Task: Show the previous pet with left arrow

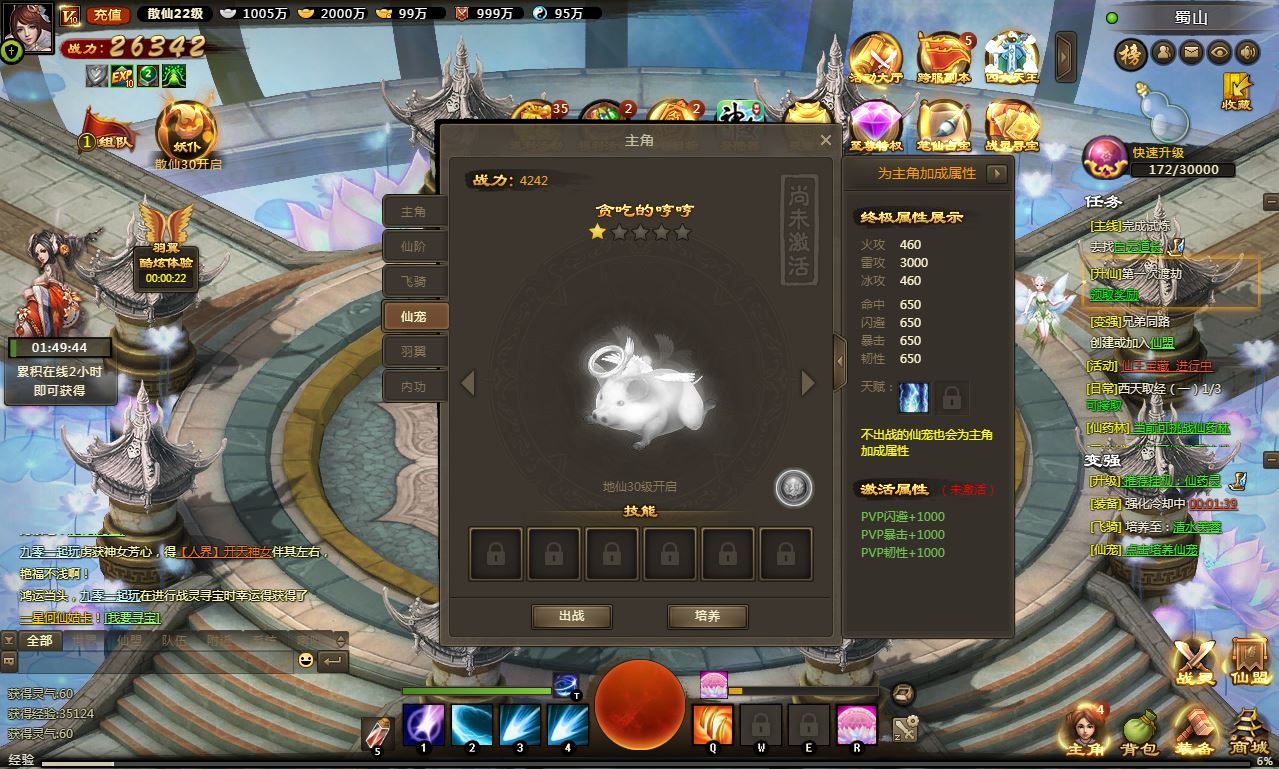Action: click(467, 383)
